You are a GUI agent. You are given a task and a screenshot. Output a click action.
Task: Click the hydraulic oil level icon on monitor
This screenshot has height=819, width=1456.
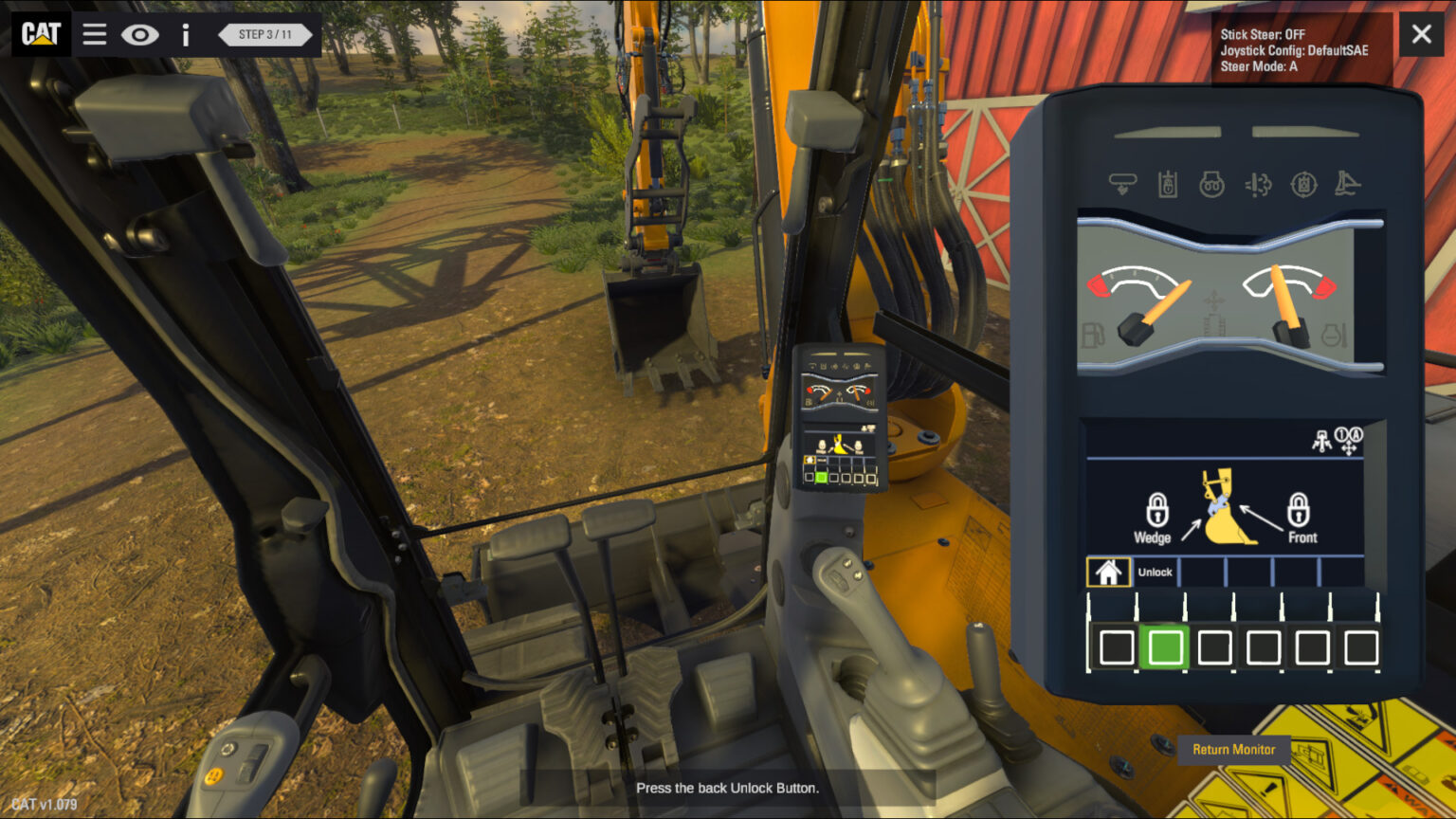click(1167, 185)
